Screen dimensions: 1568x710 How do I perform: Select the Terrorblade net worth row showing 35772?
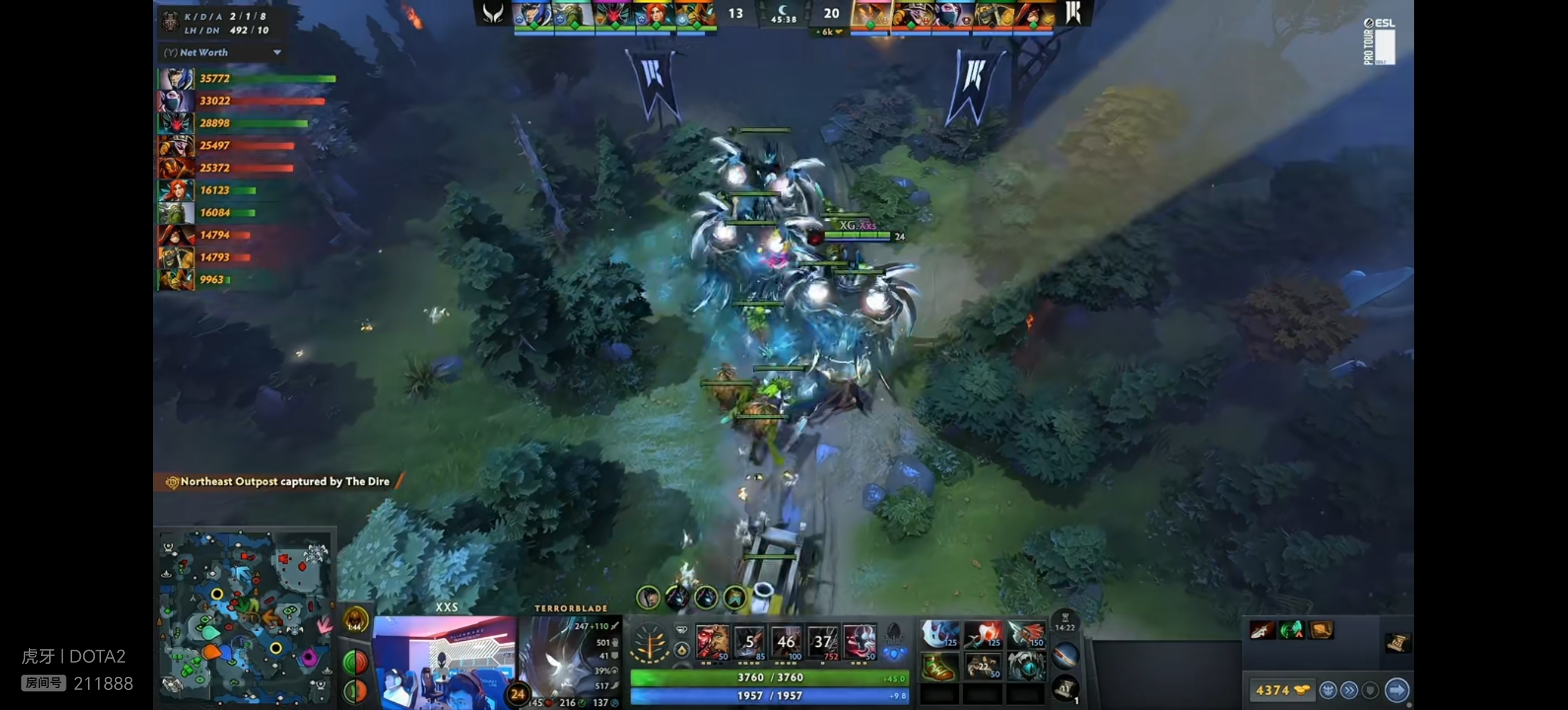pos(247,79)
